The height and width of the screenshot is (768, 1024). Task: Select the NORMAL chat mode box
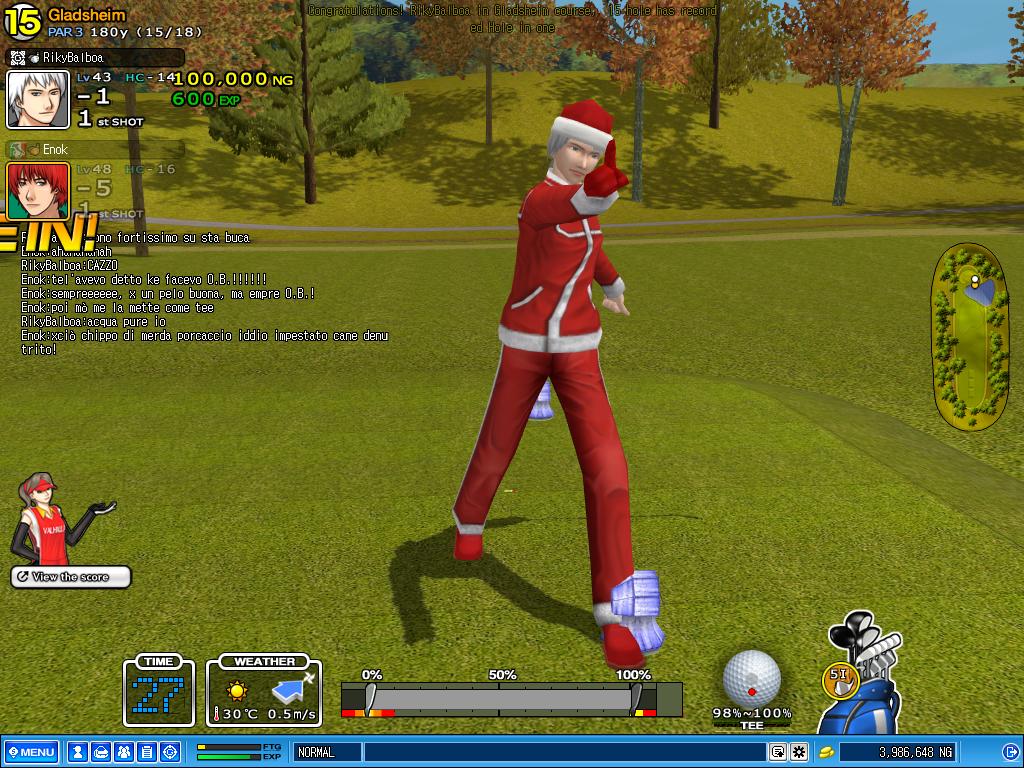click(x=325, y=752)
